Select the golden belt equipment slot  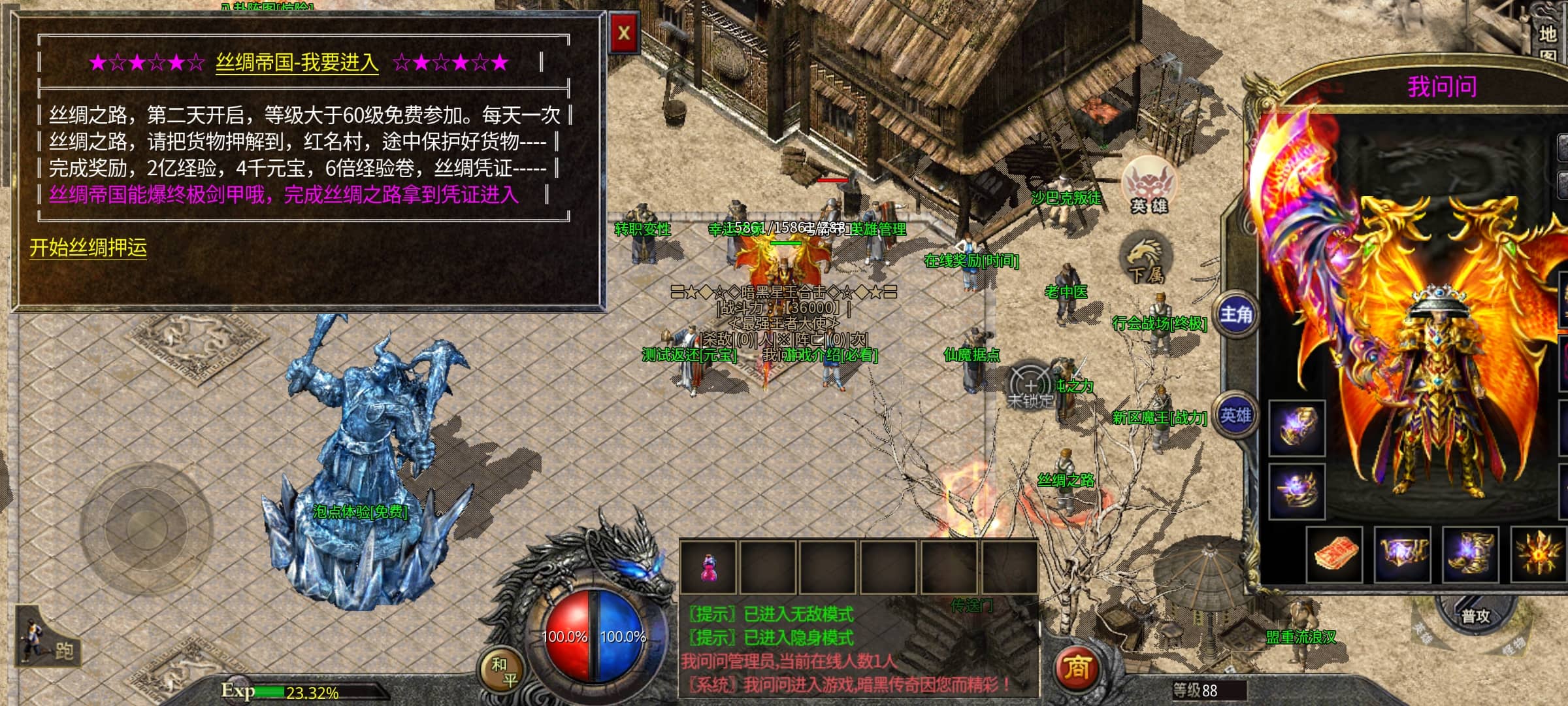1403,554
